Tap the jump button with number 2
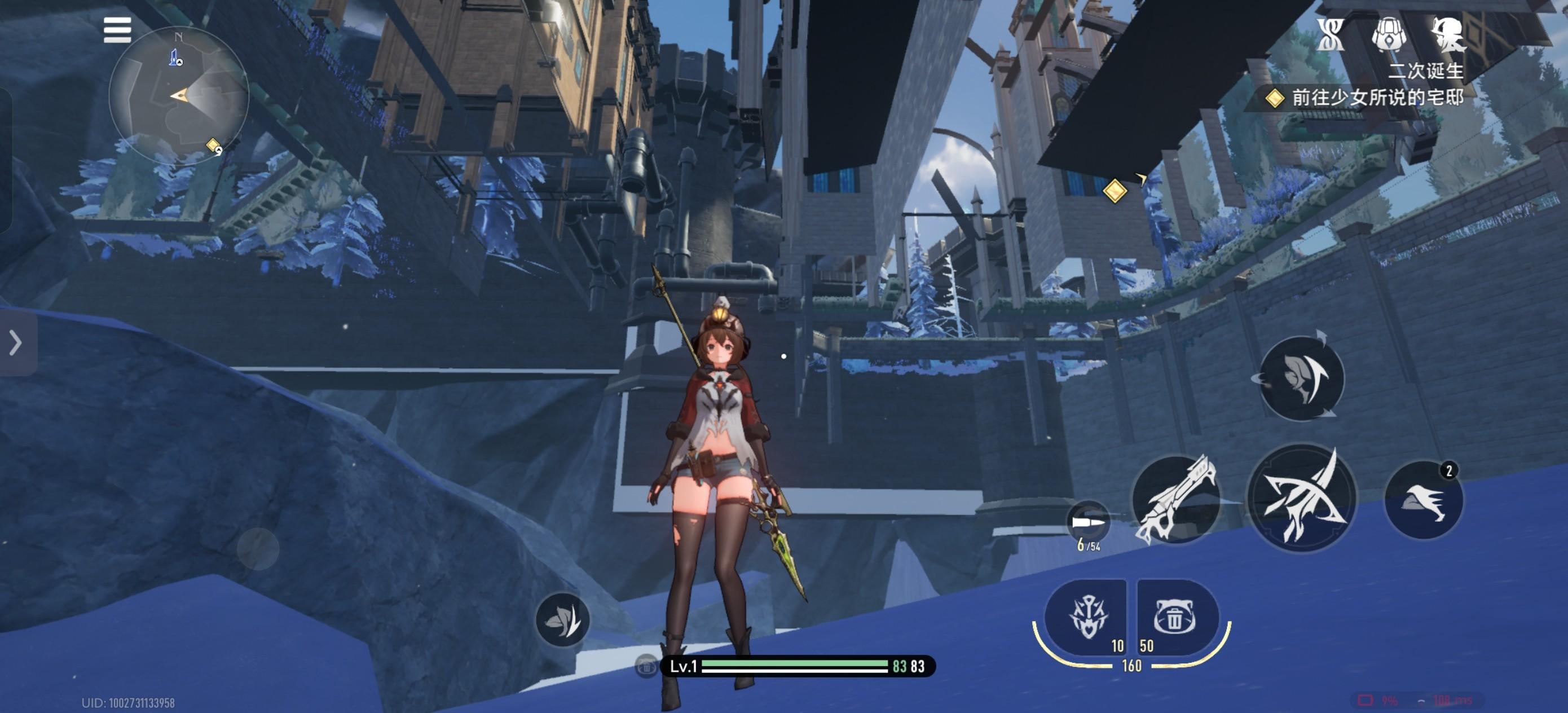This screenshot has height=713, width=1568. click(x=1423, y=500)
